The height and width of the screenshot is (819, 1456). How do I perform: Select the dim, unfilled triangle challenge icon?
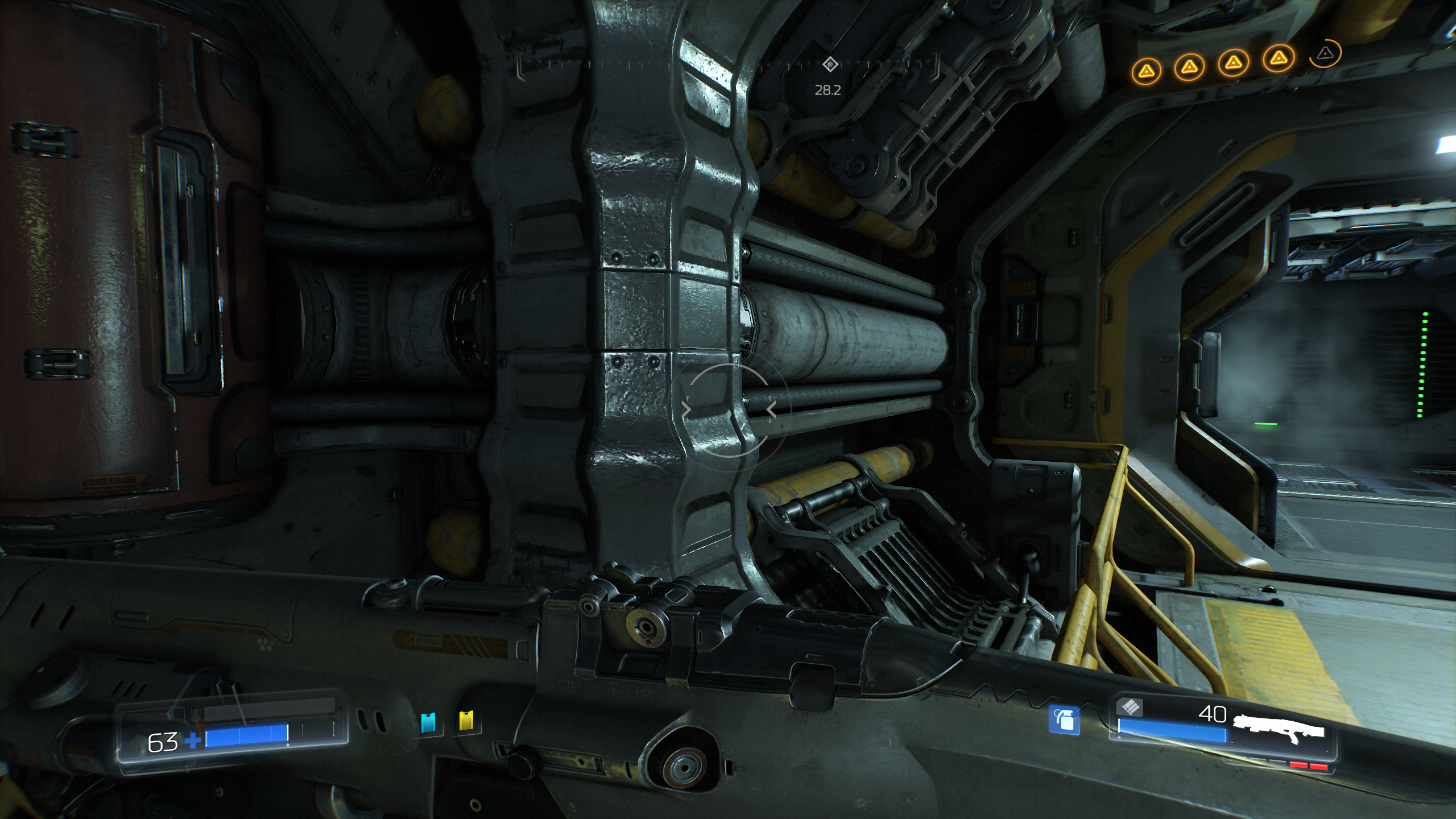point(1325,53)
